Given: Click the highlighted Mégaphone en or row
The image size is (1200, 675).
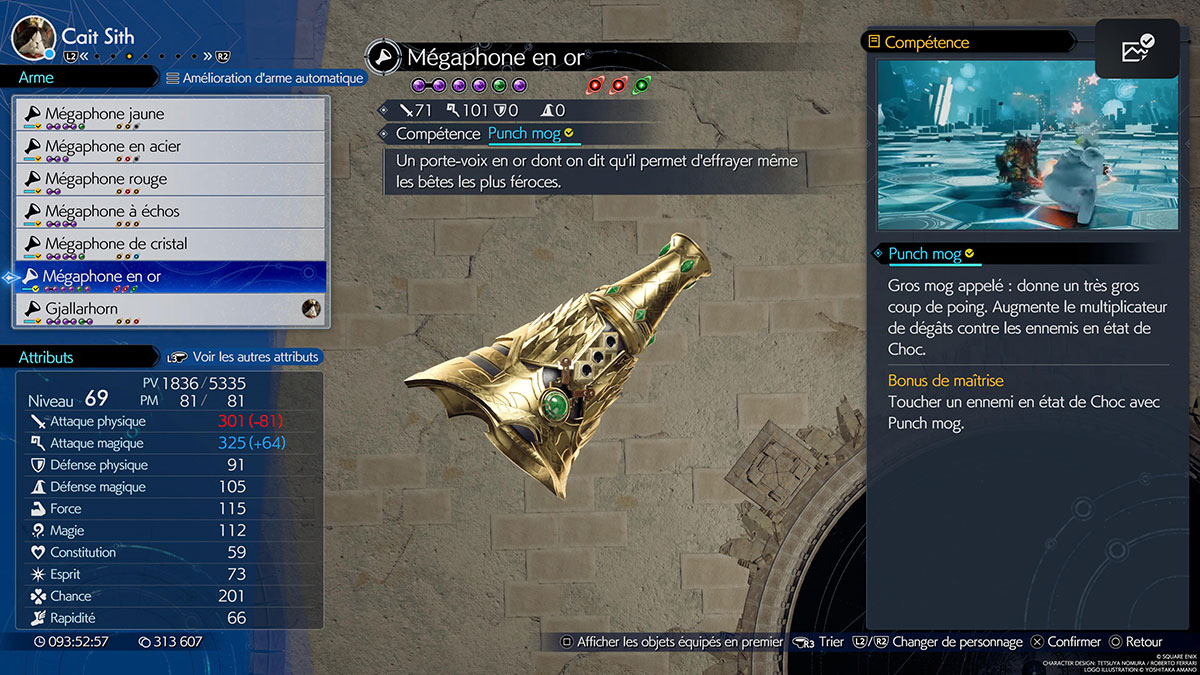Looking at the screenshot, I should (x=170, y=277).
